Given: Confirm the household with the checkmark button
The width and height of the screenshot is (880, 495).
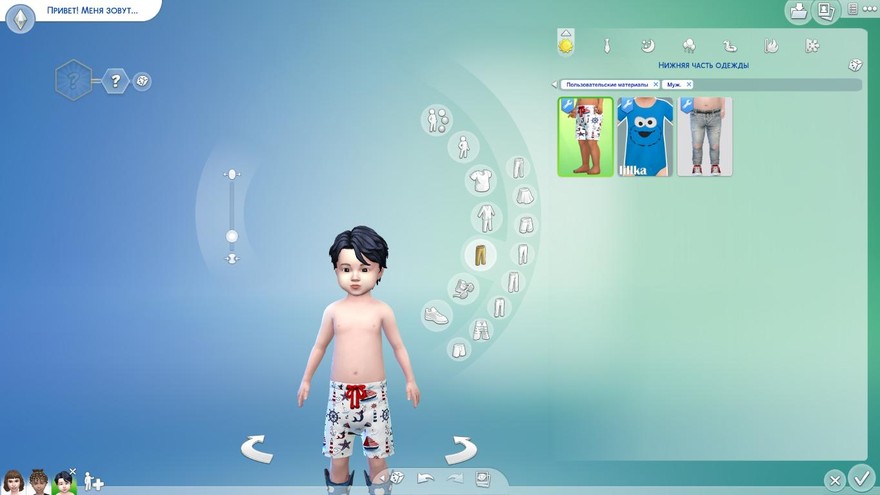Looking at the screenshot, I should click(860, 478).
